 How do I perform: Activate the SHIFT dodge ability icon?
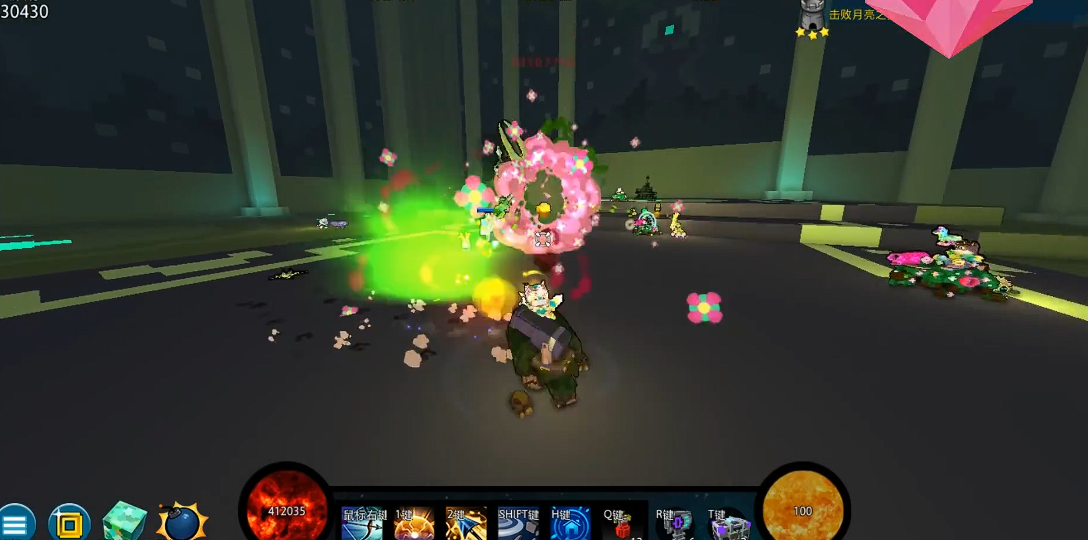pyautogui.click(x=519, y=525)
